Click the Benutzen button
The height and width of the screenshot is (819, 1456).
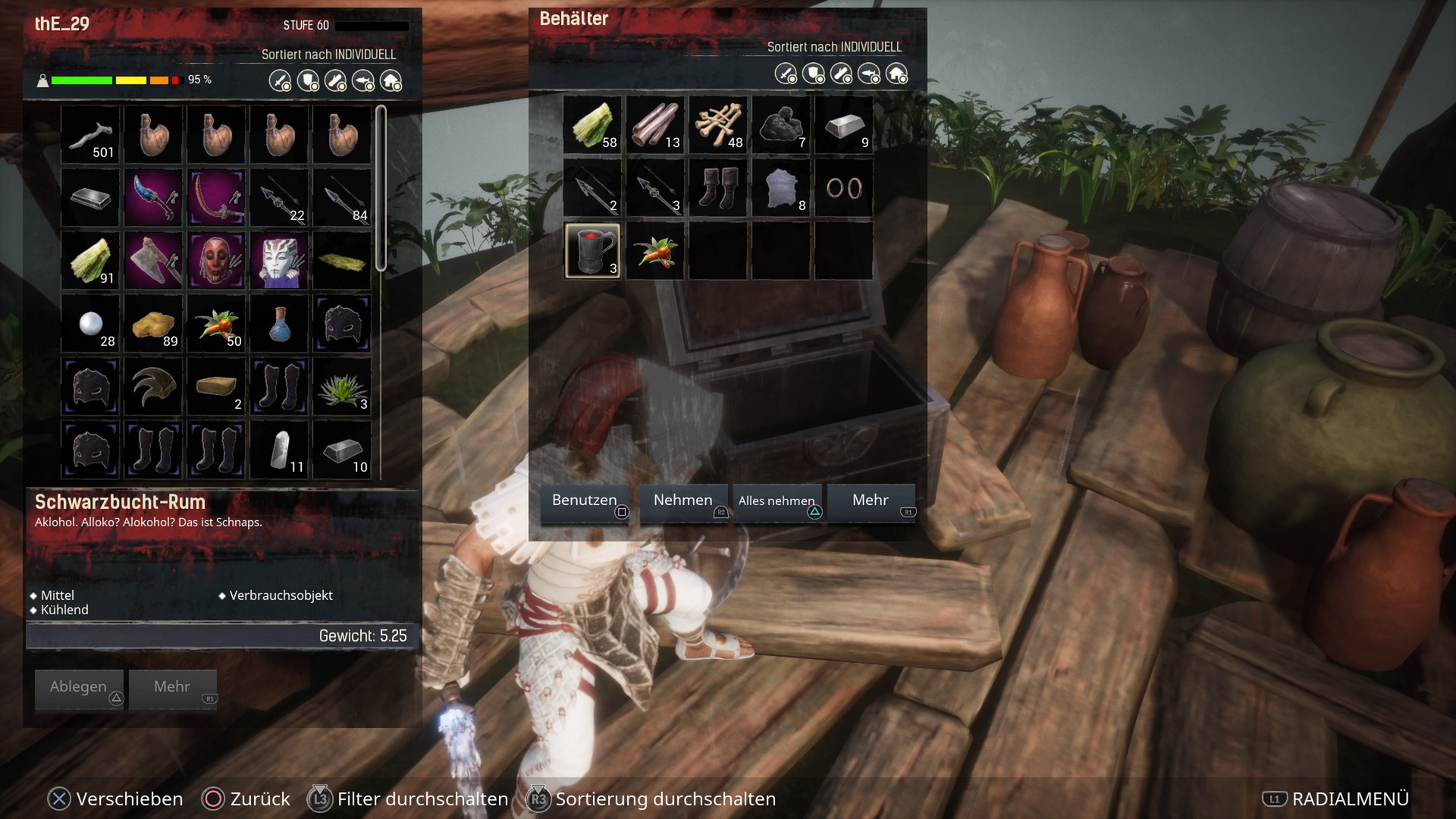584,501
